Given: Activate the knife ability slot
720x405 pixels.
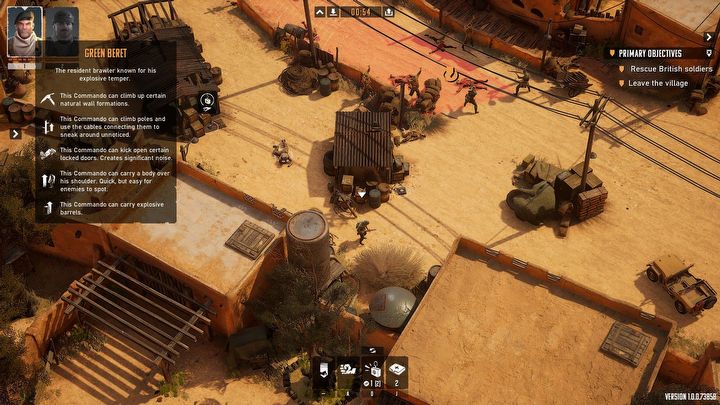Looking at the screenshot, I should (323, 370).
